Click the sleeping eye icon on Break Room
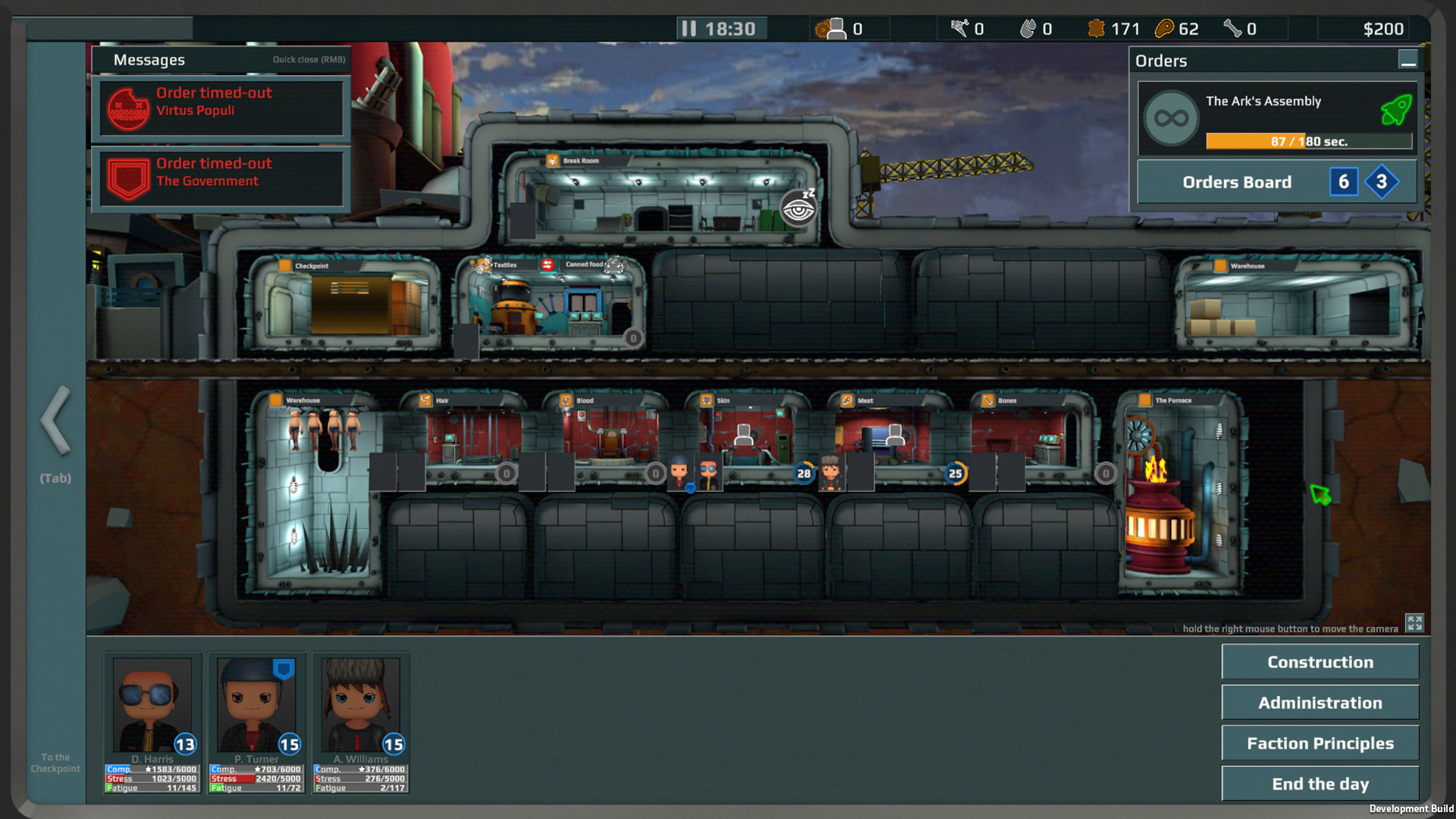Screen dimensions: 1456x819 point(799,208)
